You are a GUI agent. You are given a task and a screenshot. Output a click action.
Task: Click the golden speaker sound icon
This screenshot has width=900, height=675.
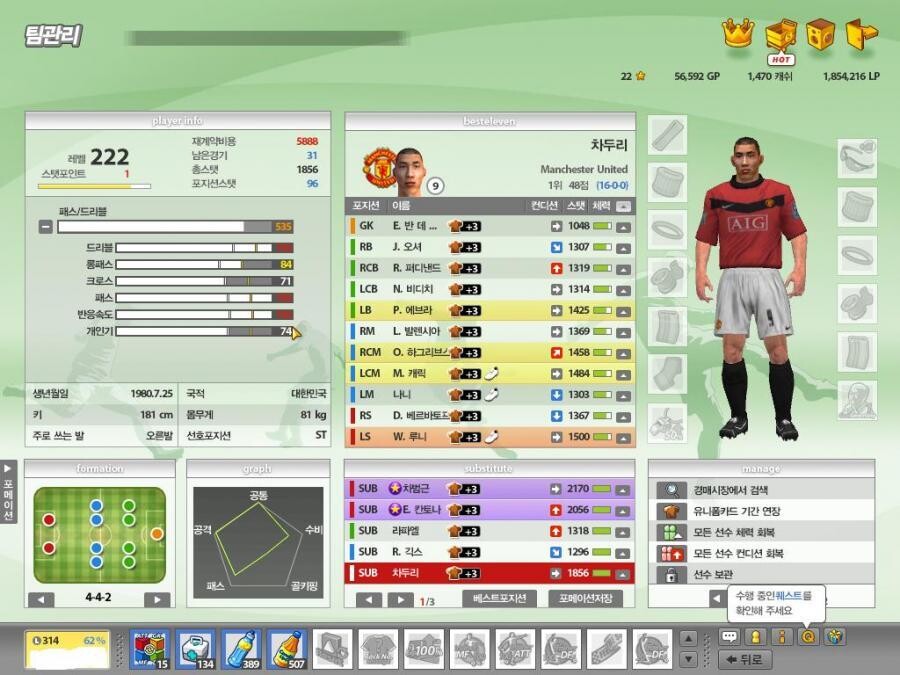point(820,34)
